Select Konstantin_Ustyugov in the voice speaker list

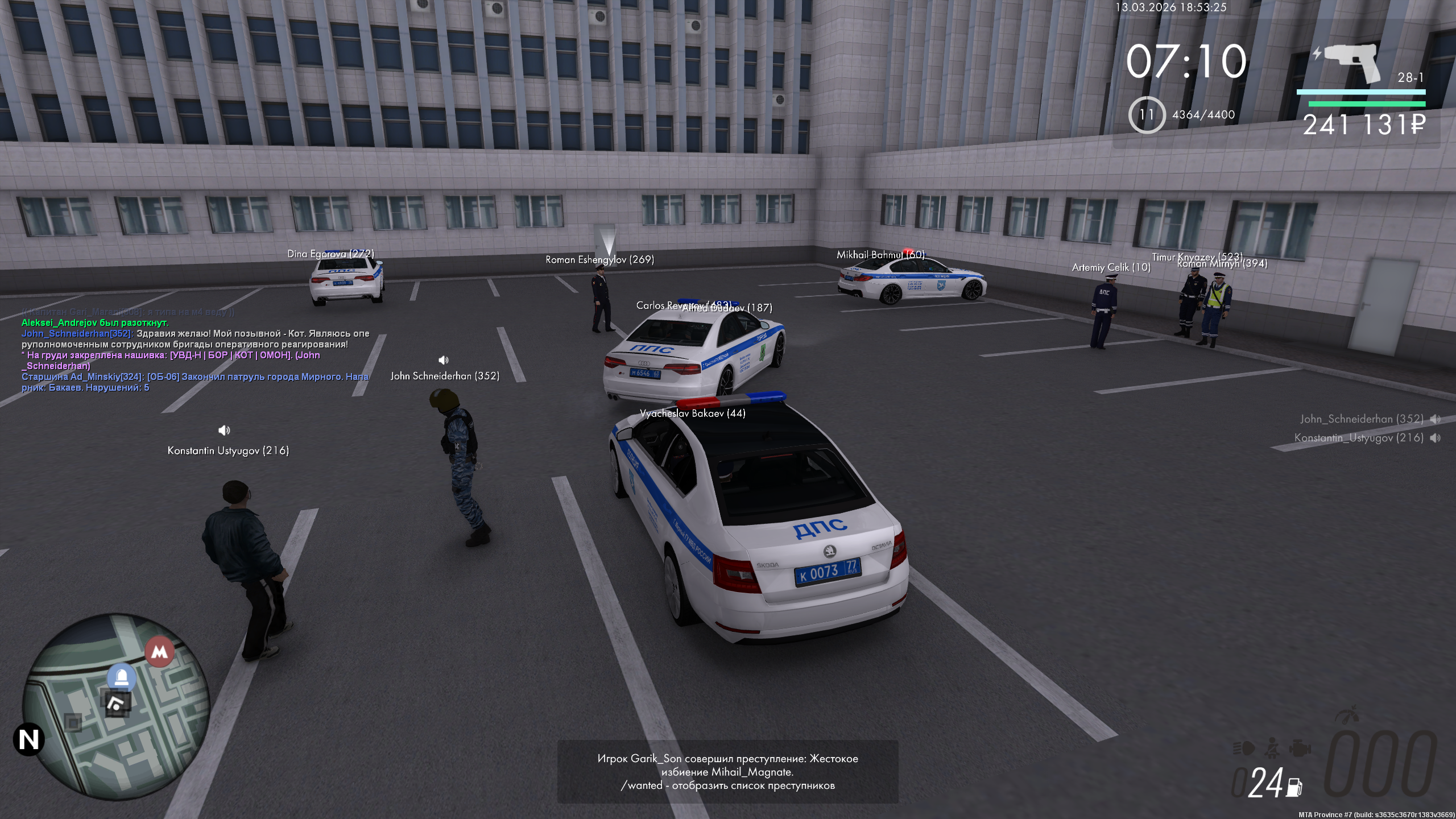(1359, 438)
